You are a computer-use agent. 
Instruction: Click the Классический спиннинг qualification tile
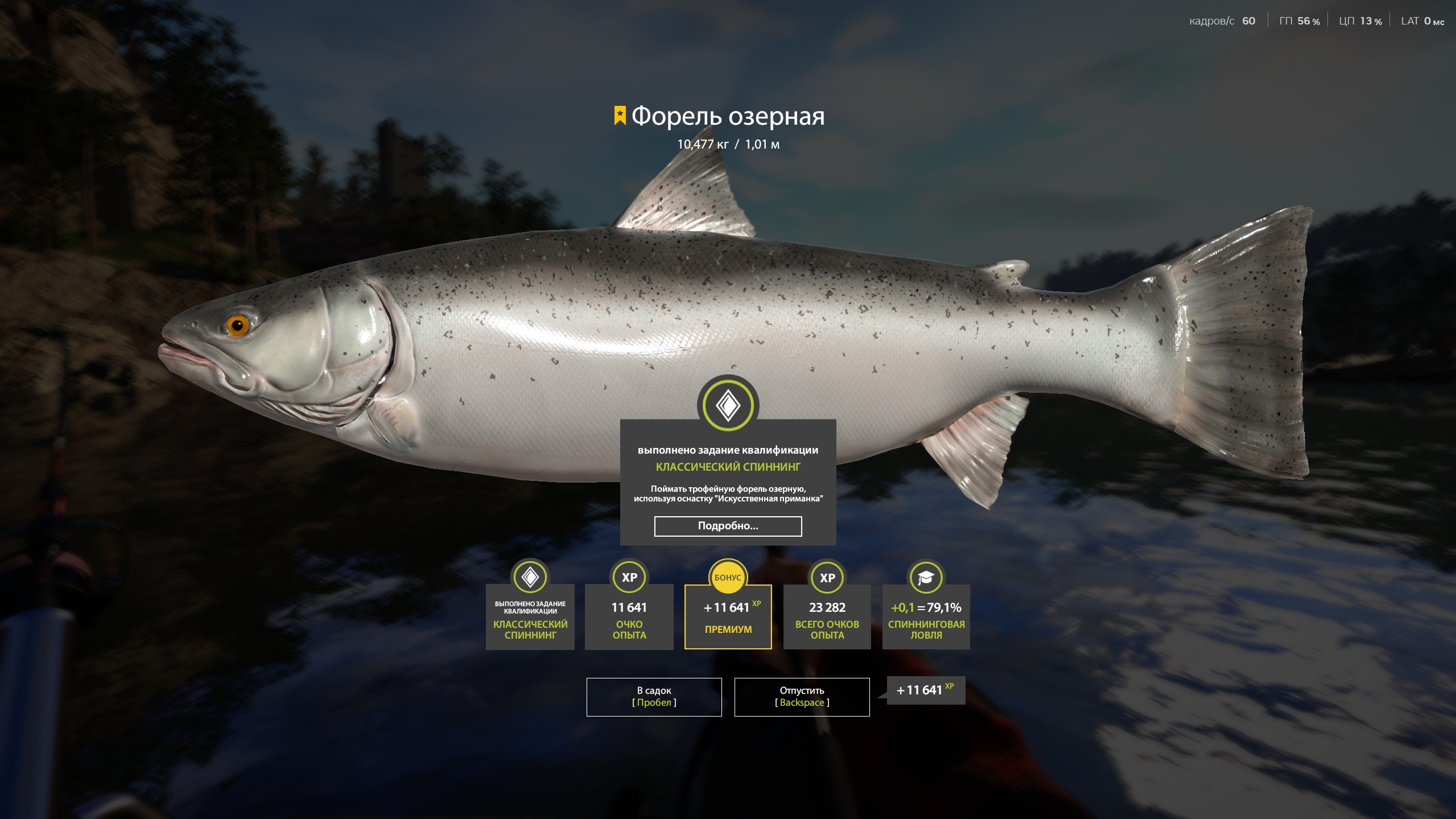pyautogui.click(x=530, y=617)
